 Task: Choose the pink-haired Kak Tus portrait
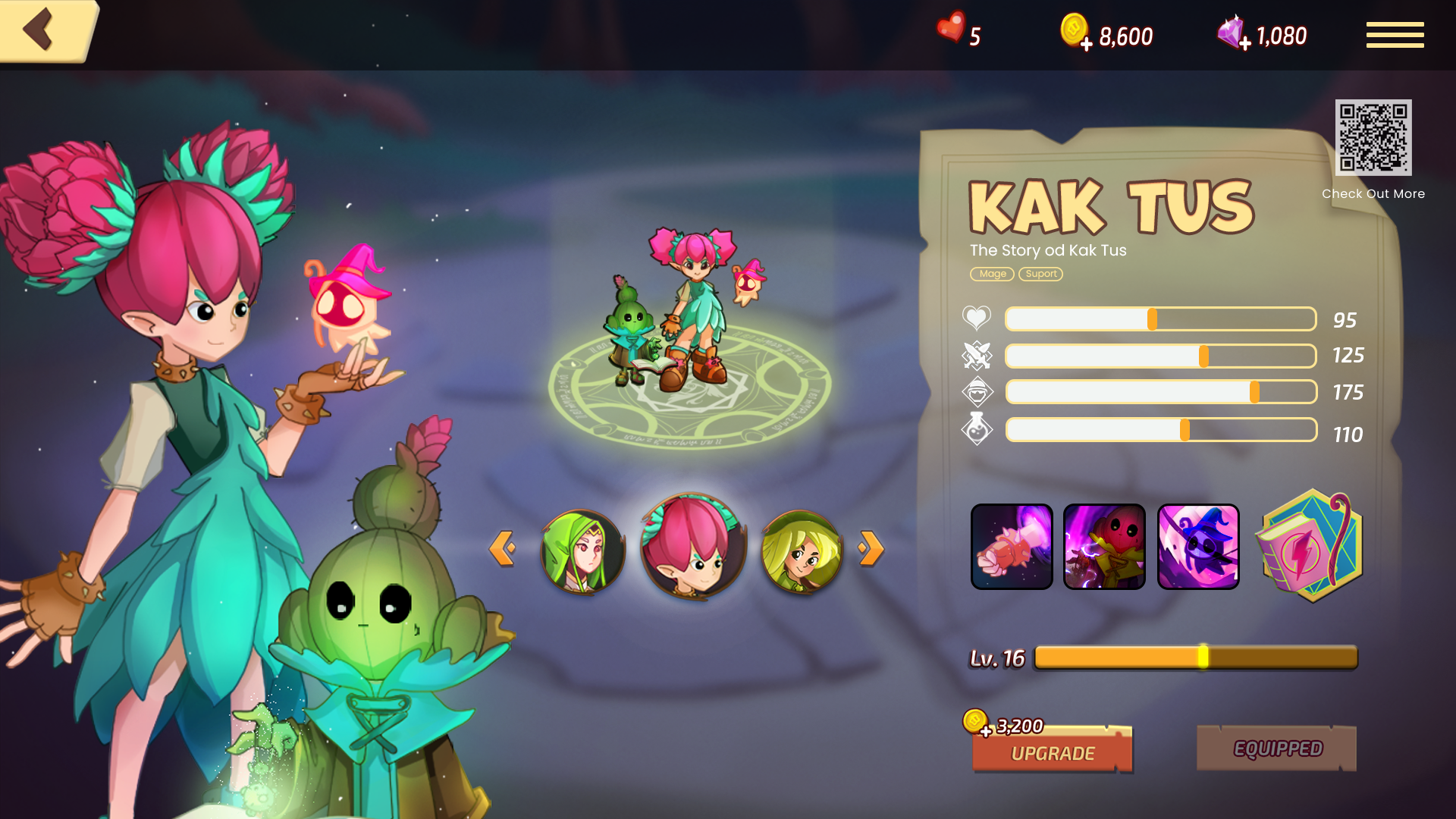pyautogui.click(x=692, y=546)
